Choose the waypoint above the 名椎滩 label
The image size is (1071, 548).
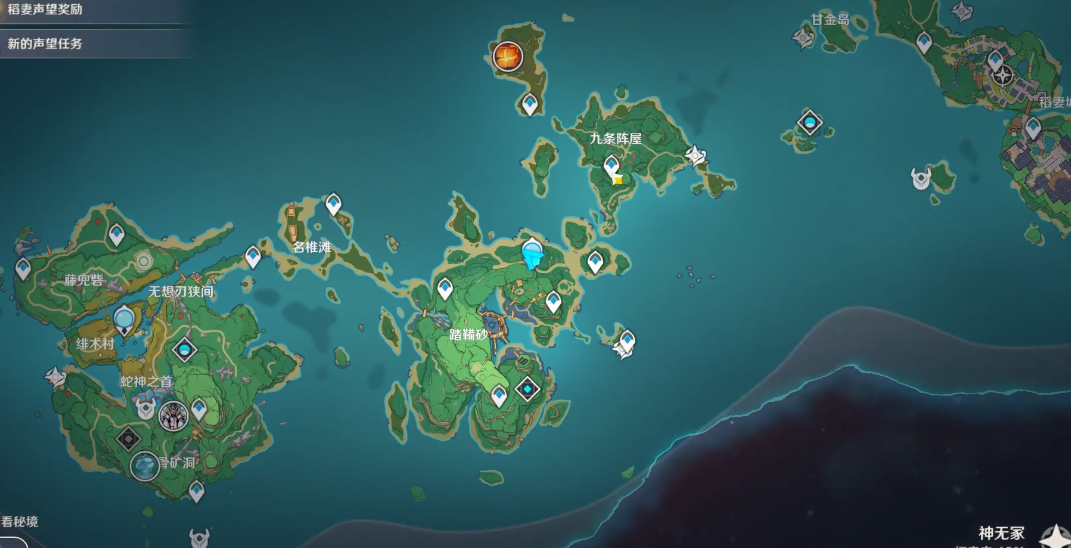pyautogui.click(x=333, y=204)
